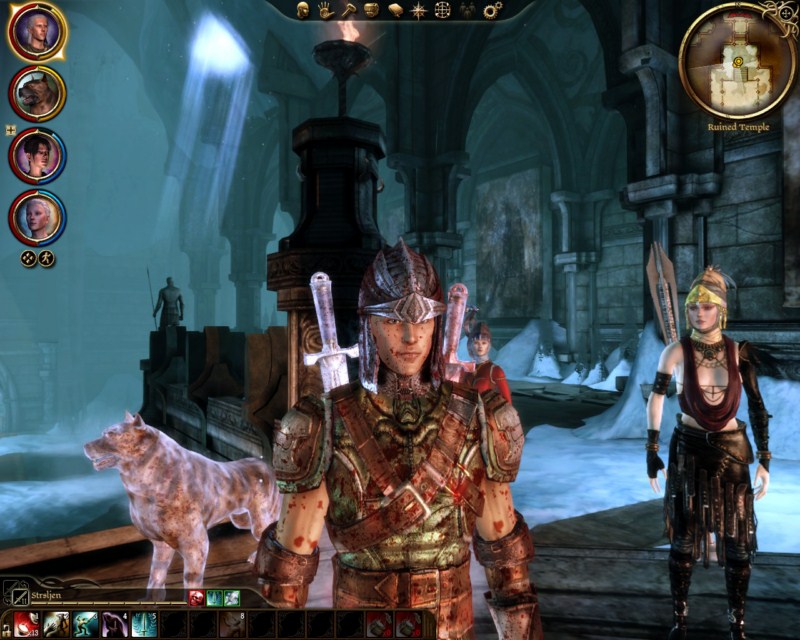Select the bottom pale-haired companion portrait

coord(37,217)
